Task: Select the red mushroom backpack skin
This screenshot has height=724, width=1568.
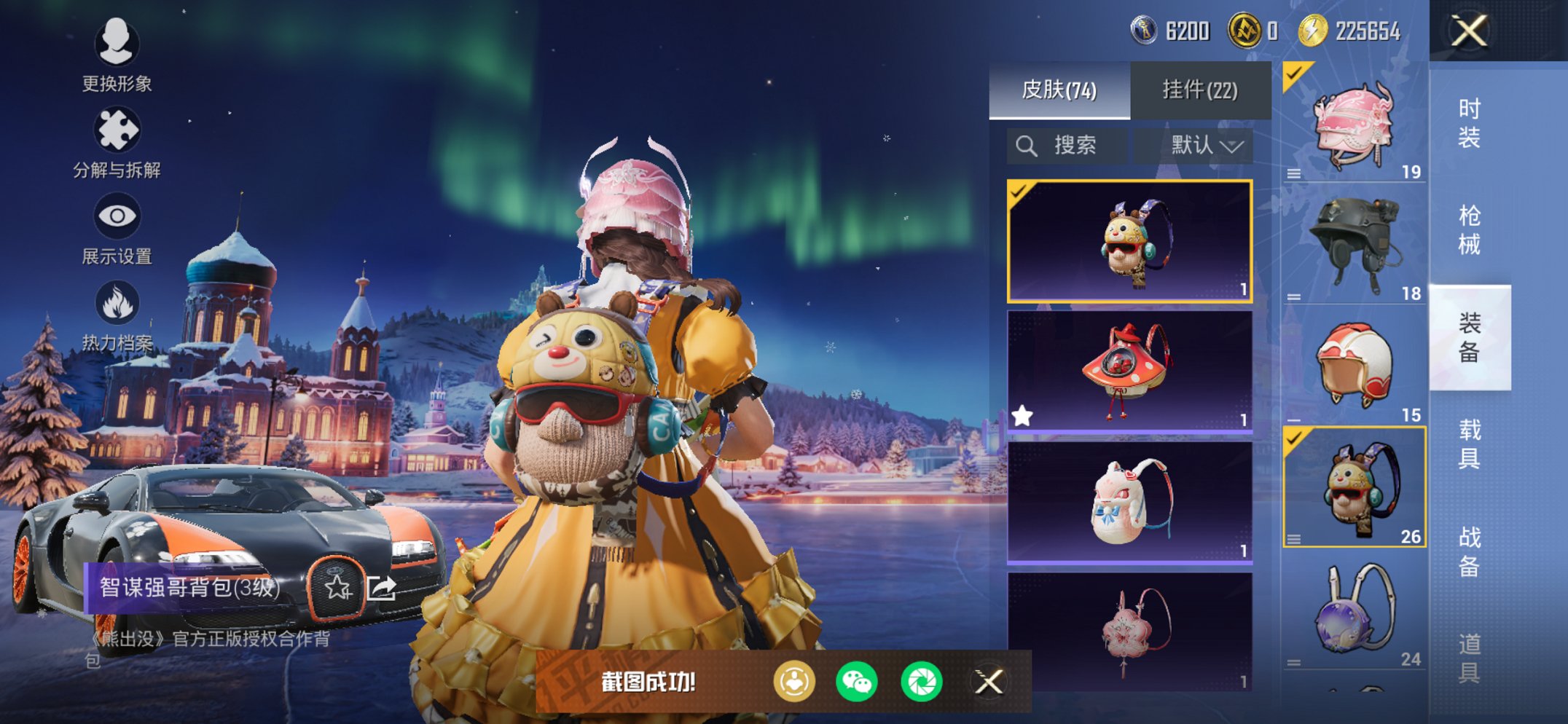Action: point(1129,371)
